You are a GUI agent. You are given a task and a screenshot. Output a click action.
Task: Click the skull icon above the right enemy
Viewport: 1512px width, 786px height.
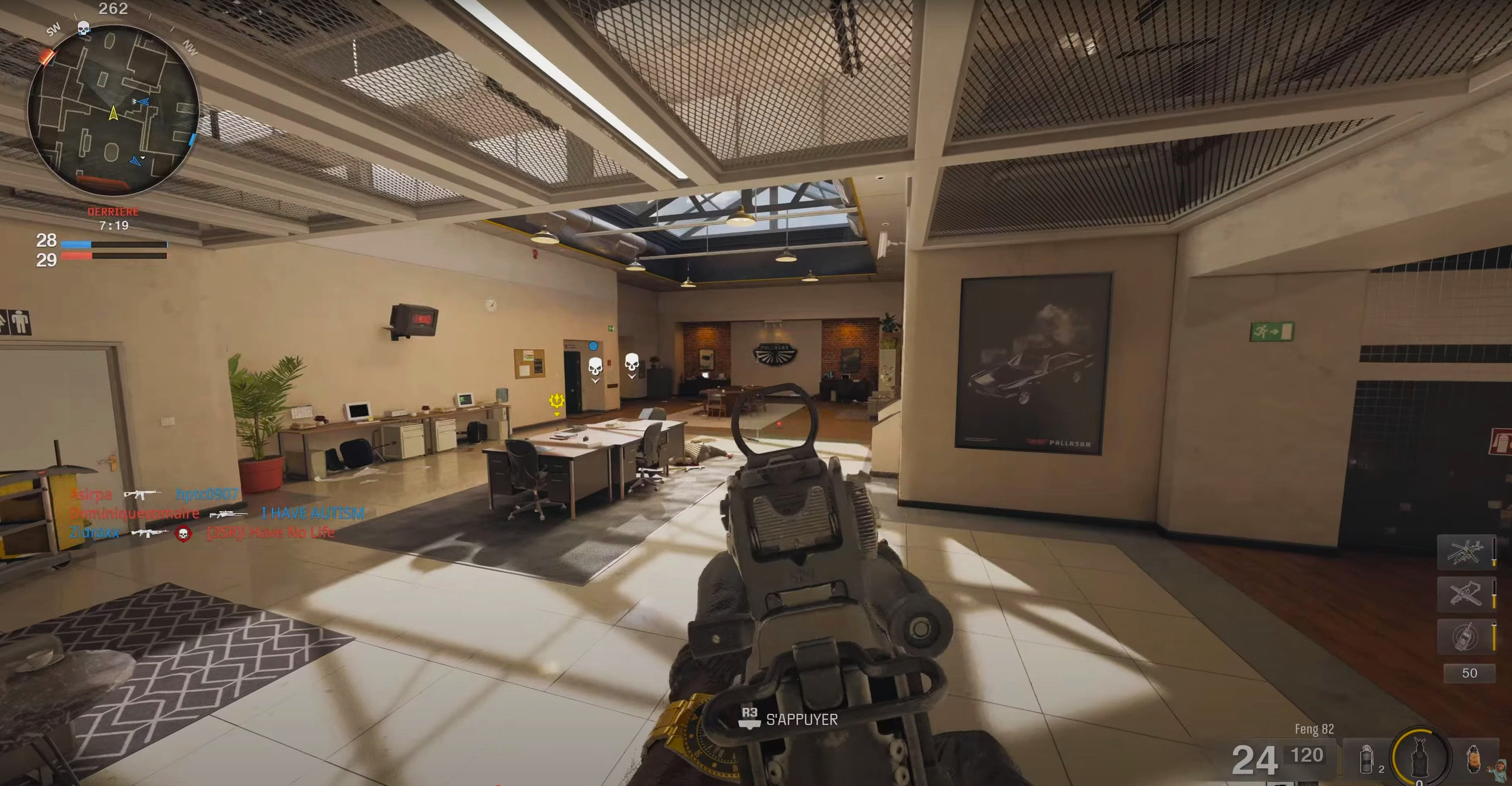point(632,363)
